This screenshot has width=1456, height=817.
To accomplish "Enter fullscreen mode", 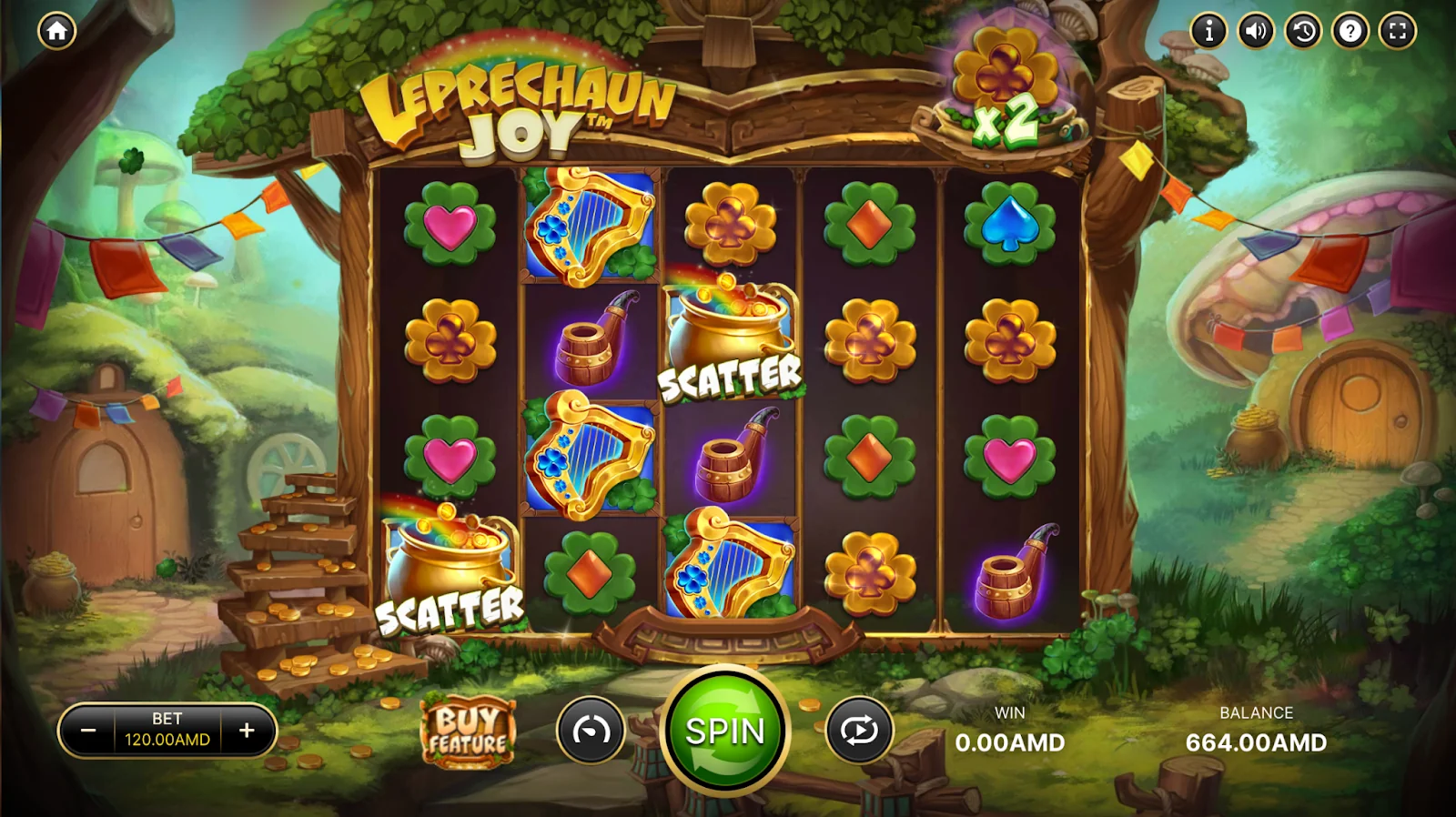I will [x=1398, y=31].
